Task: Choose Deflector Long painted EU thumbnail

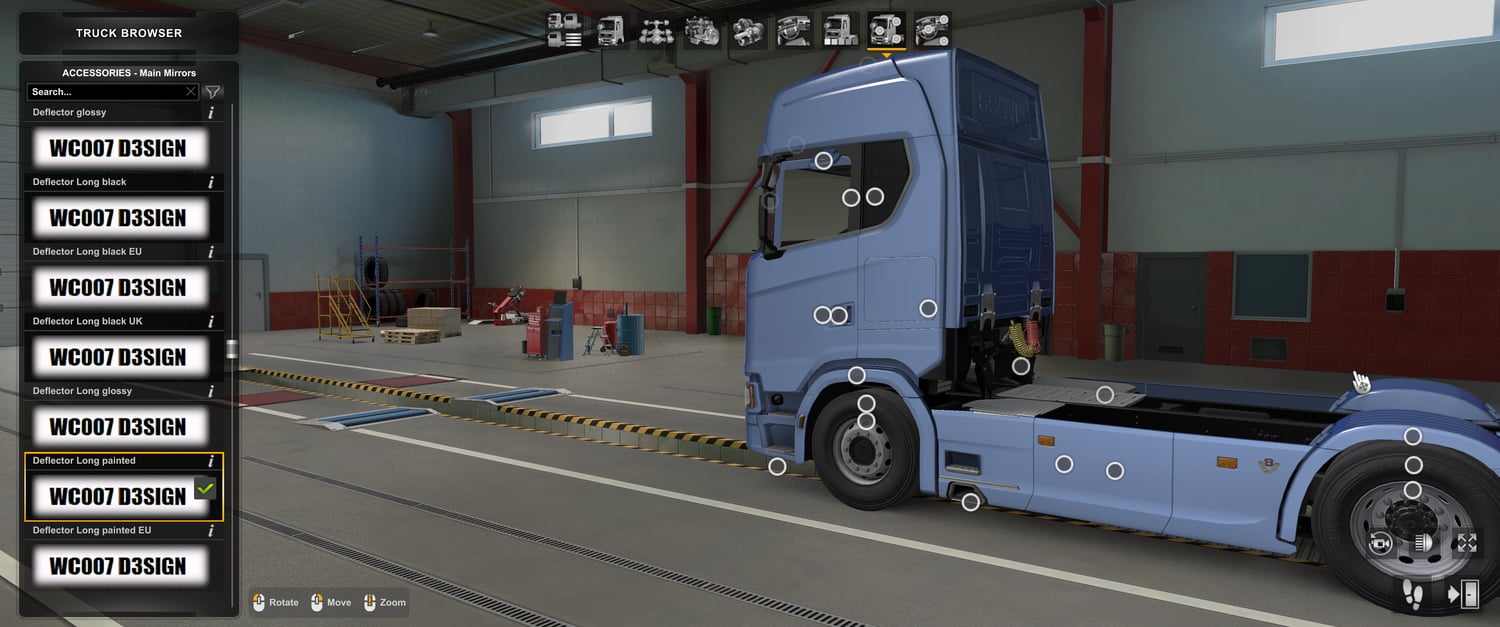Action: (118, 566)
